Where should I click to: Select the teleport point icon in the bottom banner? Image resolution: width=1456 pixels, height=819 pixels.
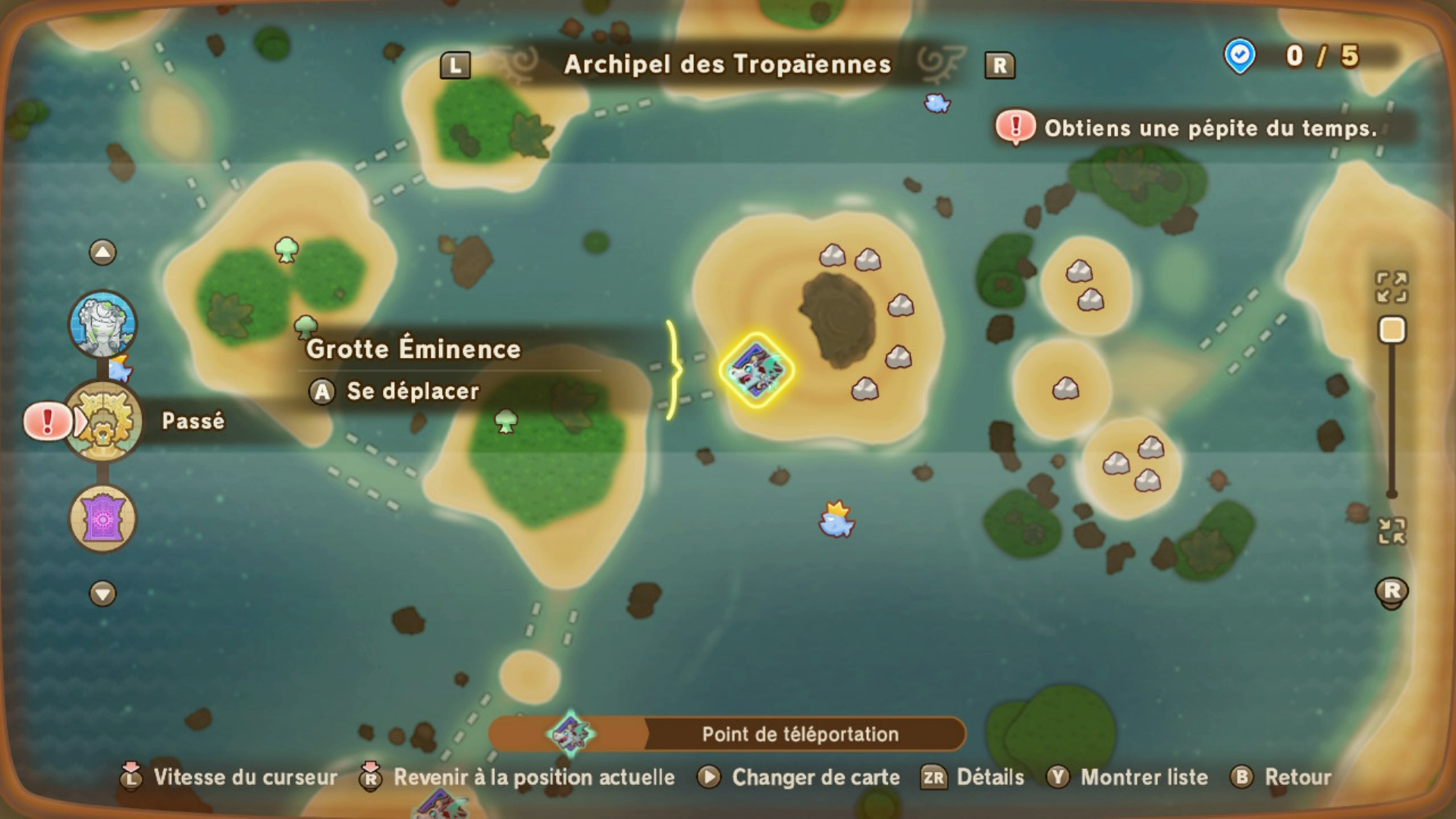coord(570,733)
